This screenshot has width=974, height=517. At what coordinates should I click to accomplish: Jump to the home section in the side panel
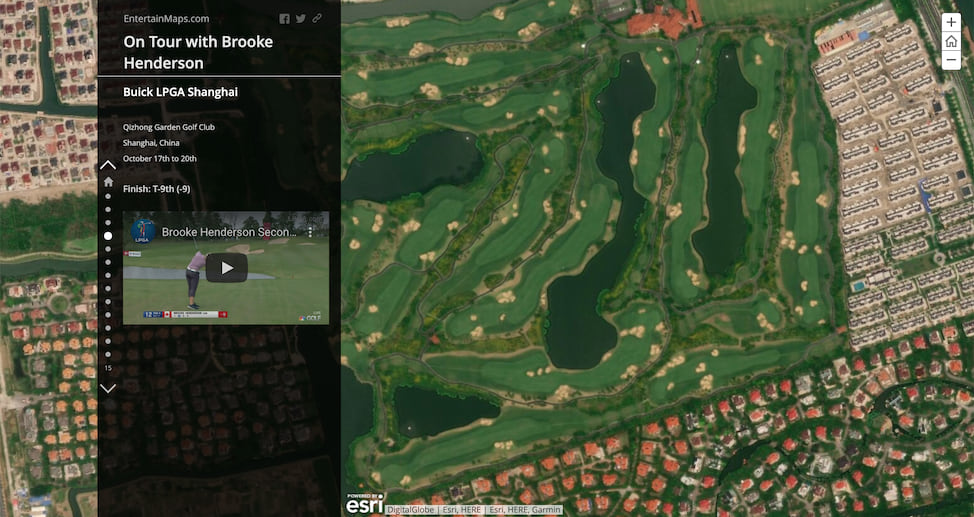108,182
